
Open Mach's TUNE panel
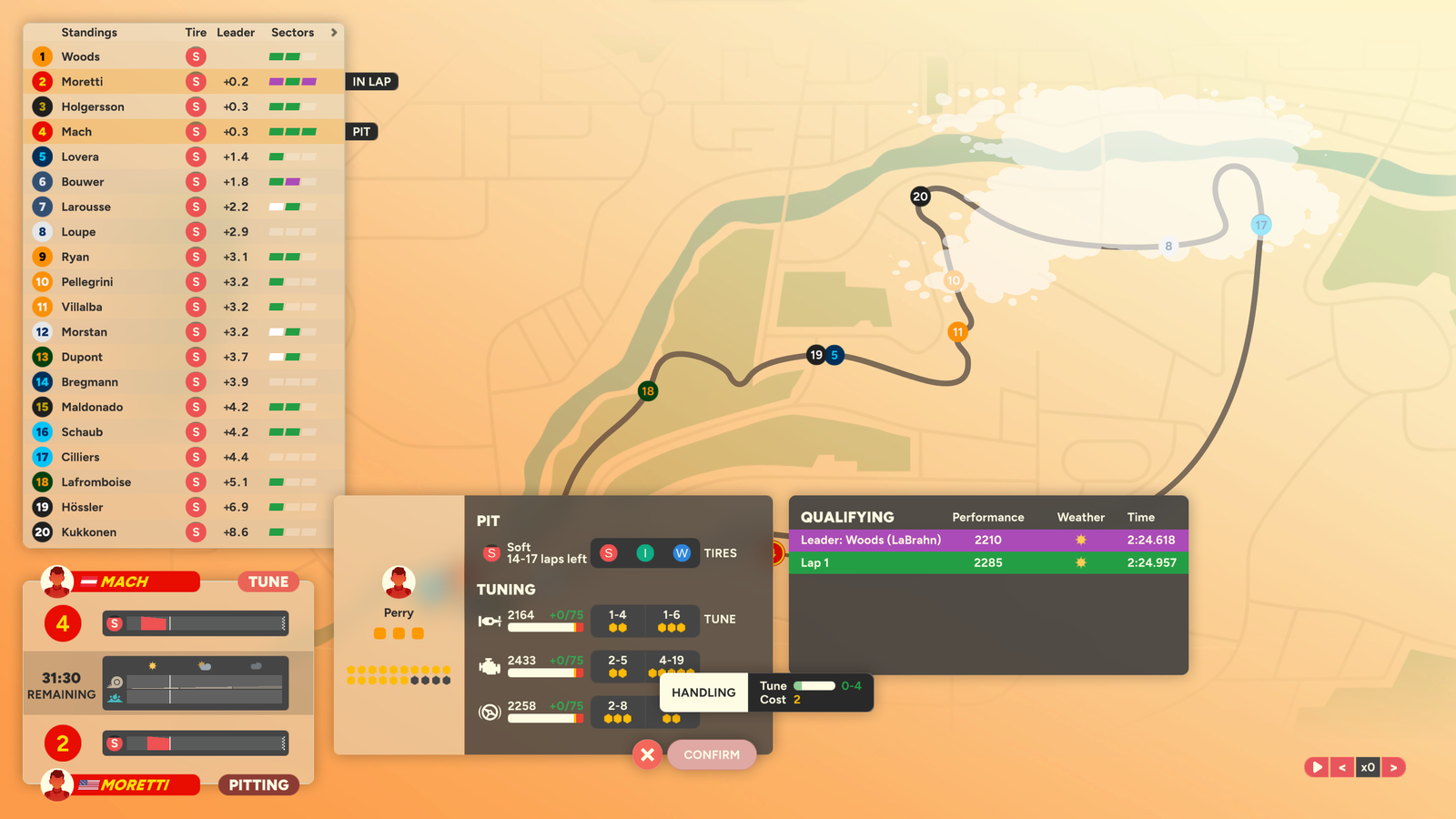(268, 581)
